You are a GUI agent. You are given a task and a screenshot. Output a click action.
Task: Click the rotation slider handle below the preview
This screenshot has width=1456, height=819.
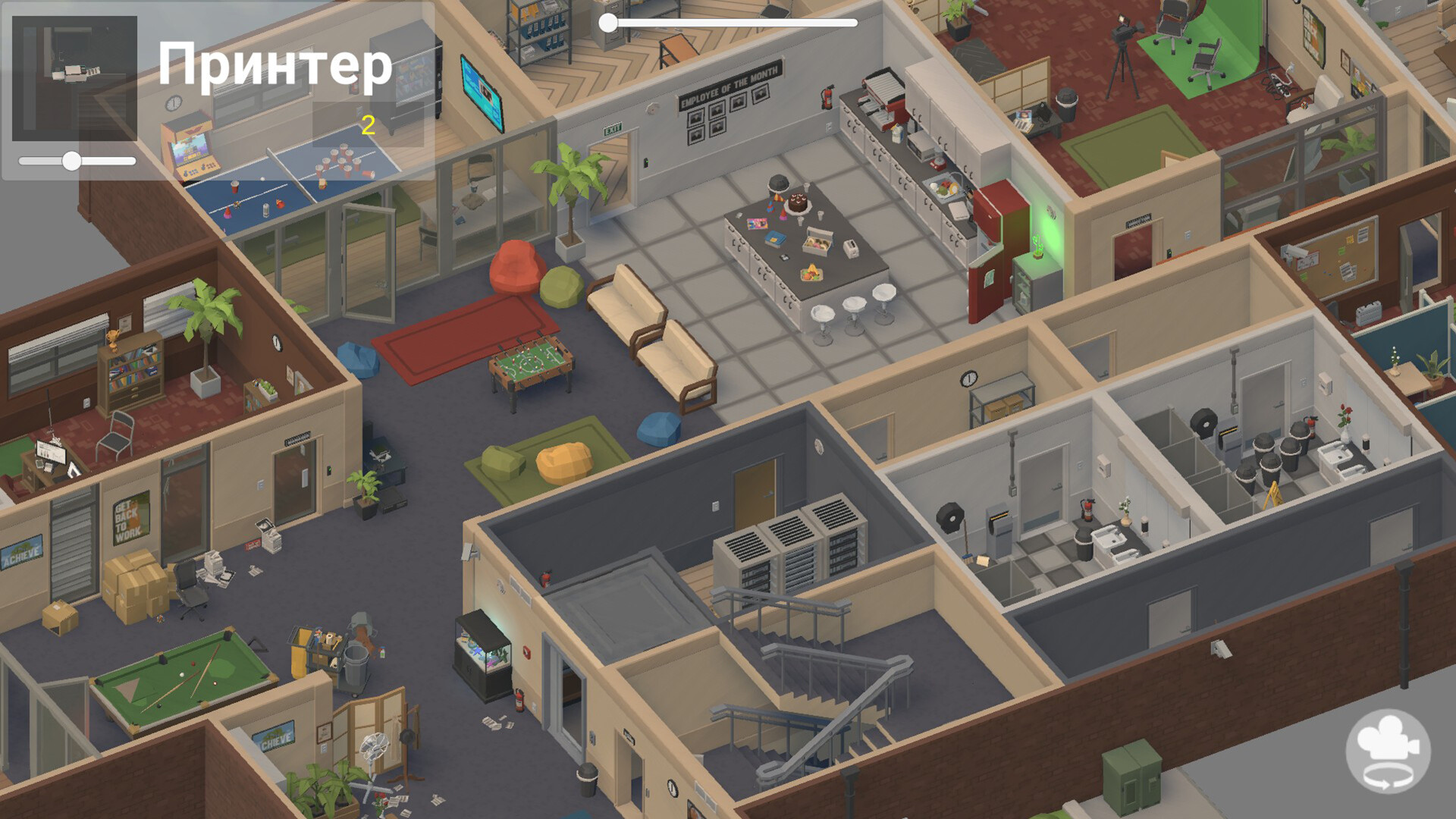click(x=73, y=161)
